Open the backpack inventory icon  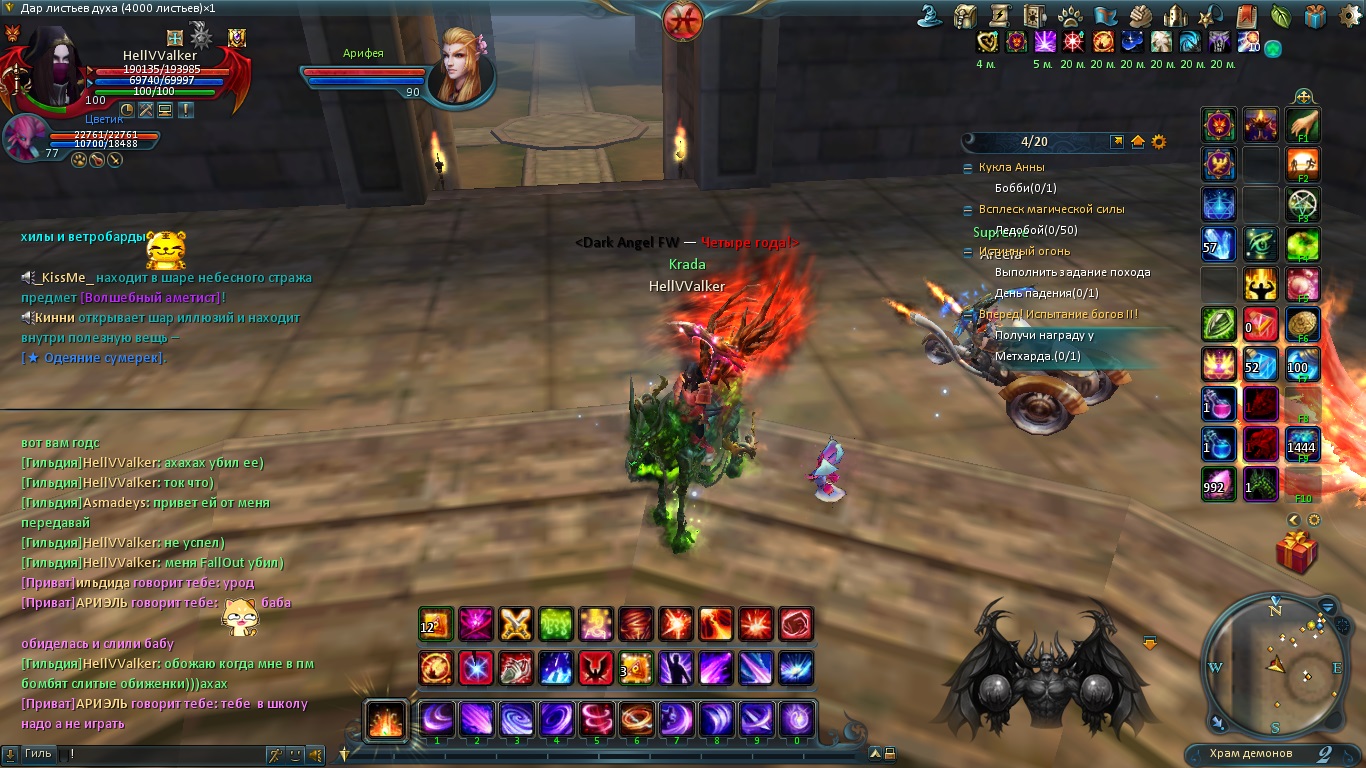(965, 16)
